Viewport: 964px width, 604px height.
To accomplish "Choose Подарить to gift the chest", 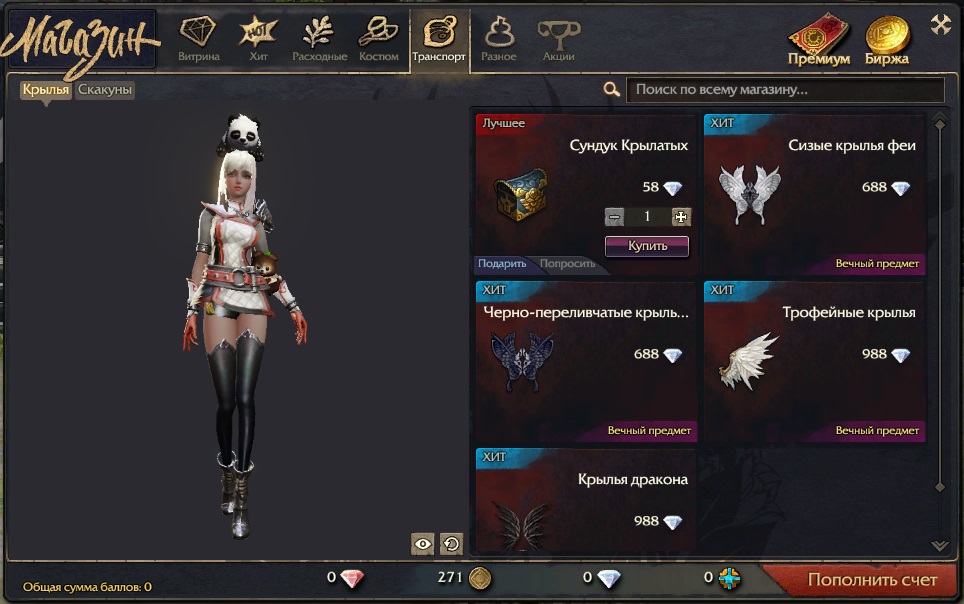I will pyautogui.click(x=502, y=264).
